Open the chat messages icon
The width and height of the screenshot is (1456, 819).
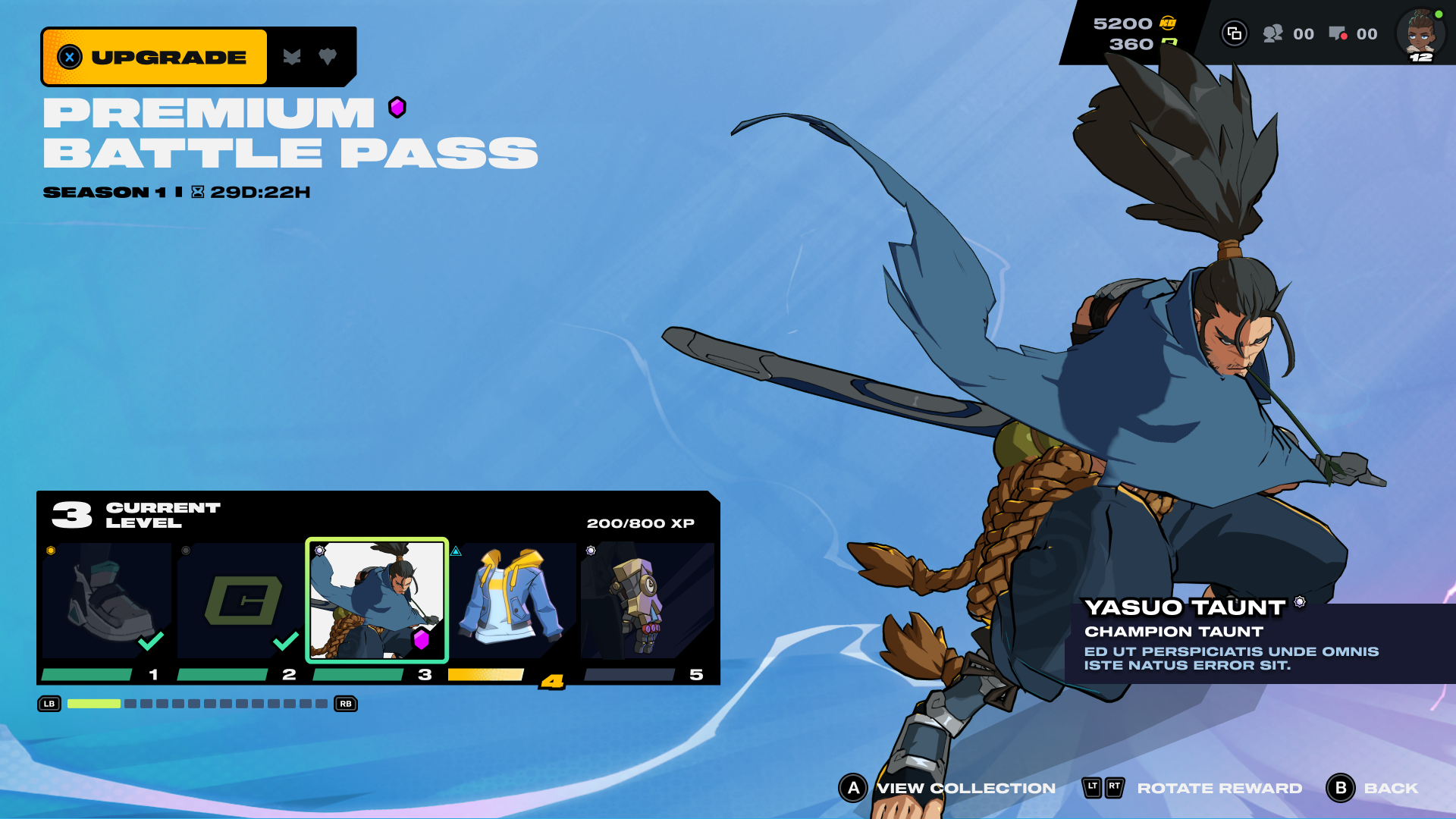pos(1338,33)
